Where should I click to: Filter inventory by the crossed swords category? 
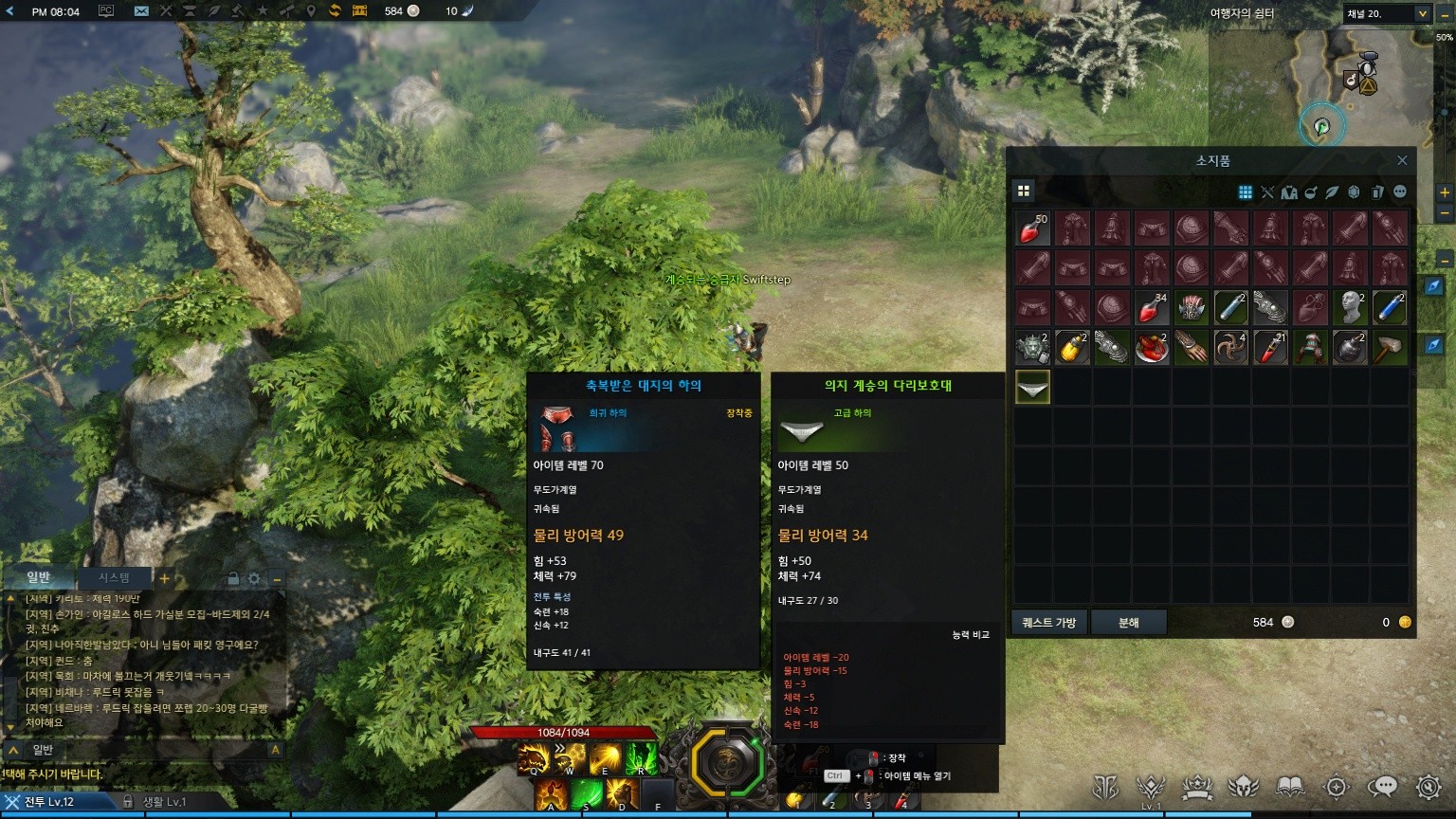tap(1267, 192)
